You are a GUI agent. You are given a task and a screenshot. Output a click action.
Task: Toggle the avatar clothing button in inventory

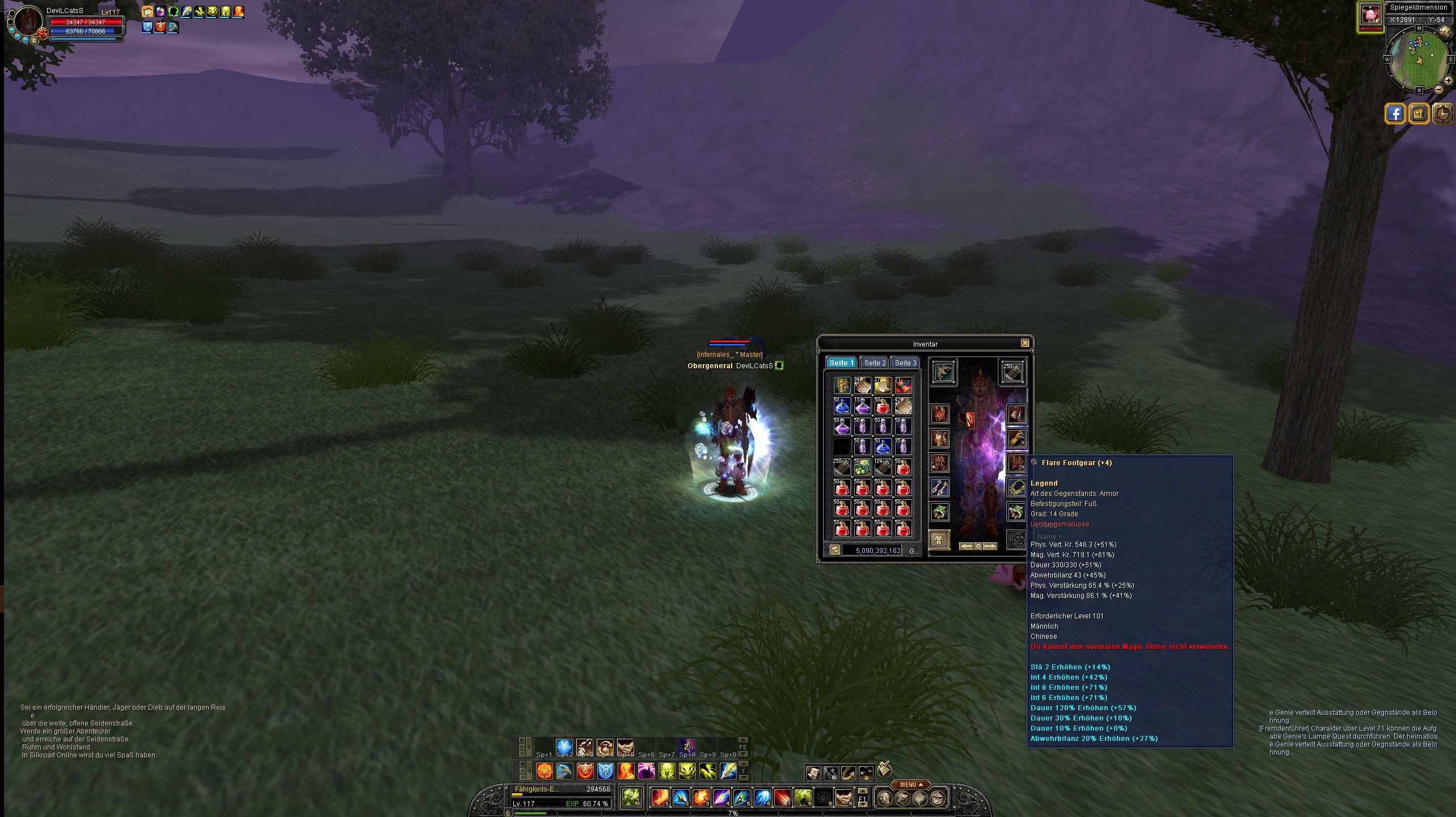[x=939, y=539]
